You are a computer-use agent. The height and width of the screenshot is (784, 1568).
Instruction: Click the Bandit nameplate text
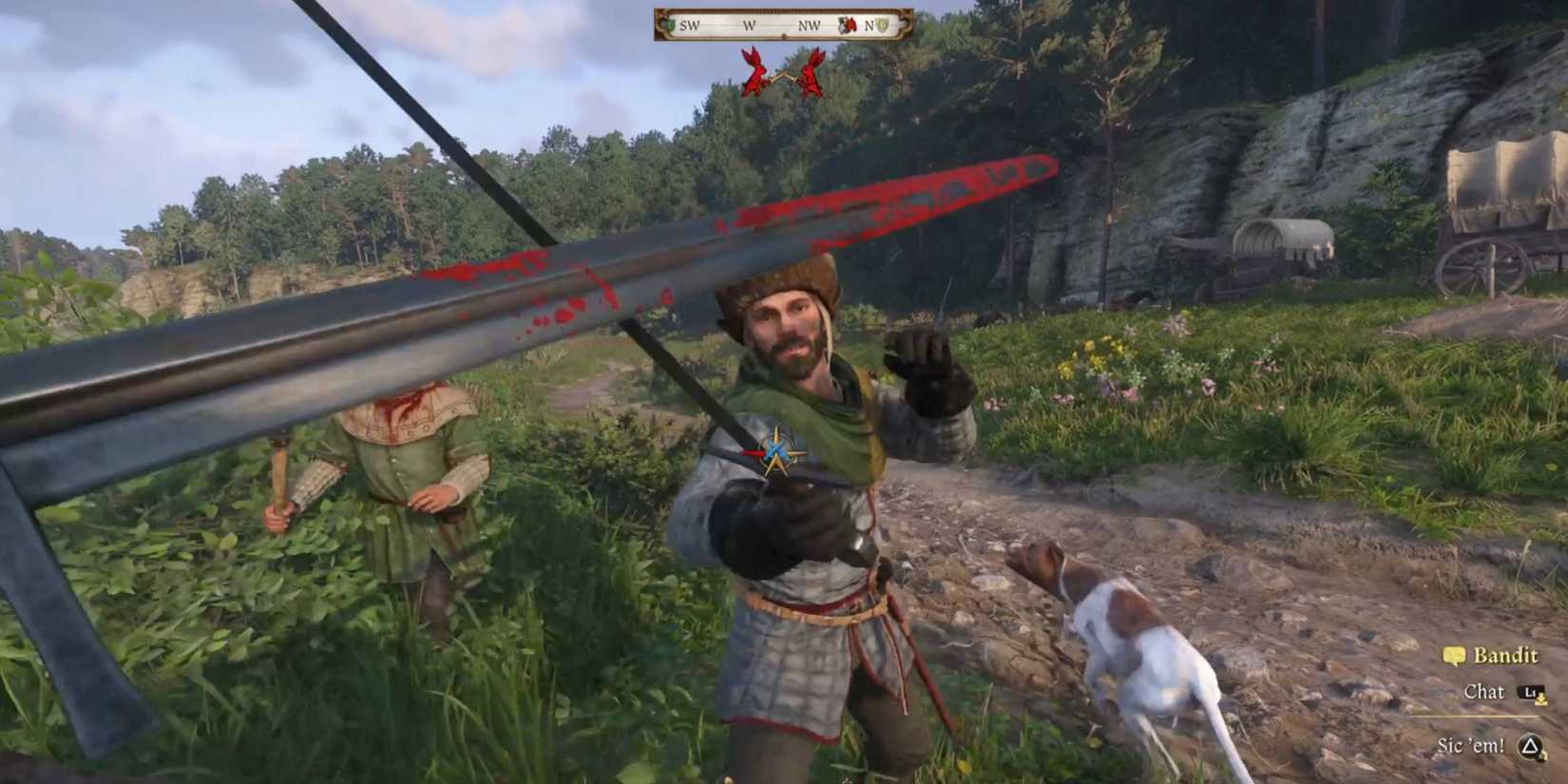pos(1505,655)
